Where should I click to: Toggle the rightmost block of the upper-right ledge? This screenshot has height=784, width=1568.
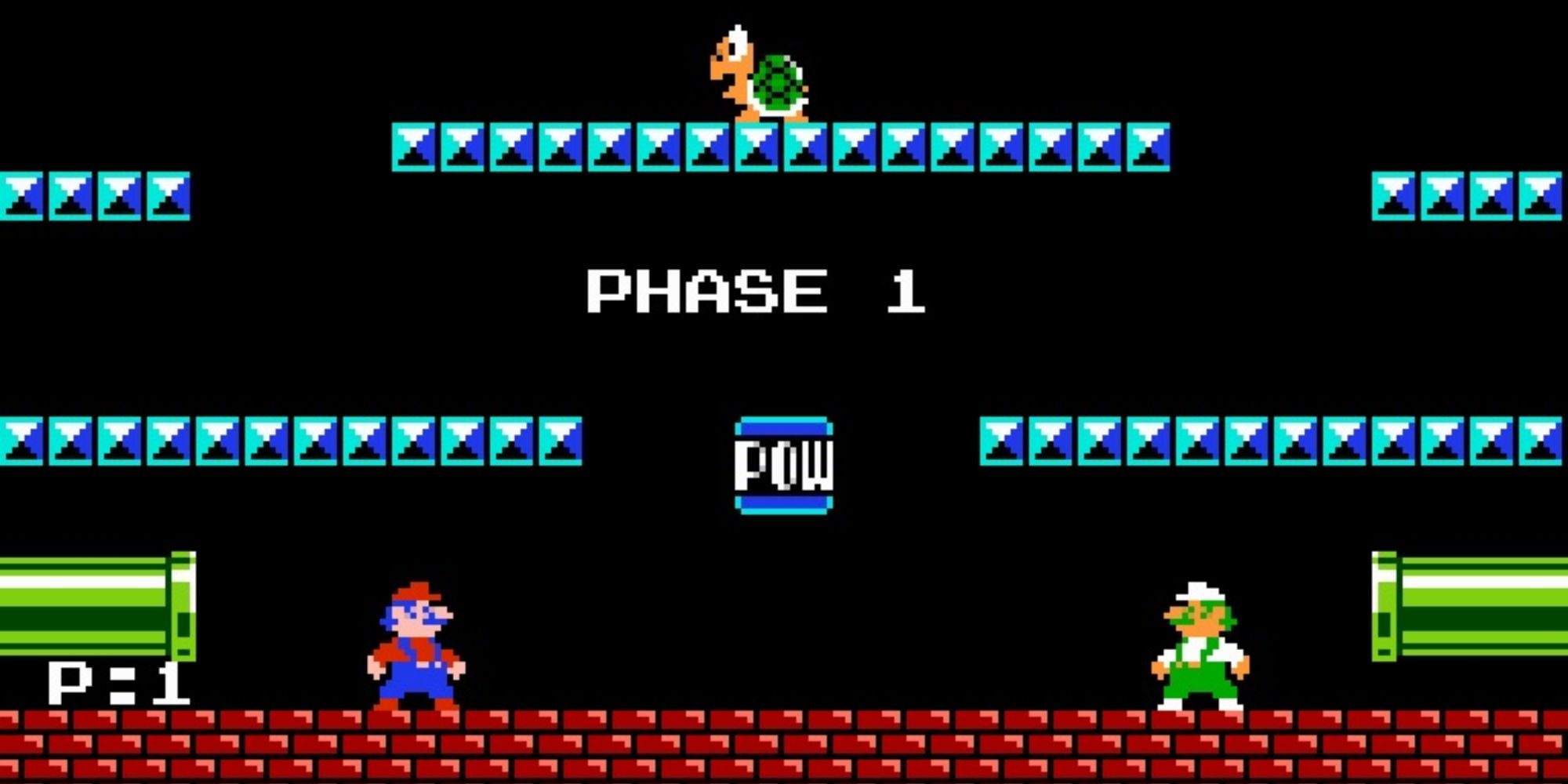click(x=1541, y=196)
